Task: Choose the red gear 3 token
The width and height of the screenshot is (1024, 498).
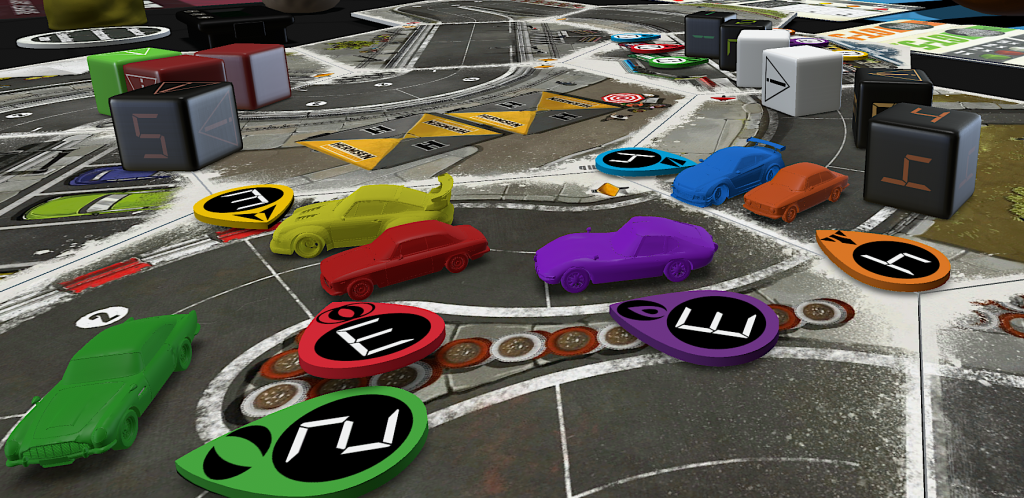Action: tap(373, 337)
